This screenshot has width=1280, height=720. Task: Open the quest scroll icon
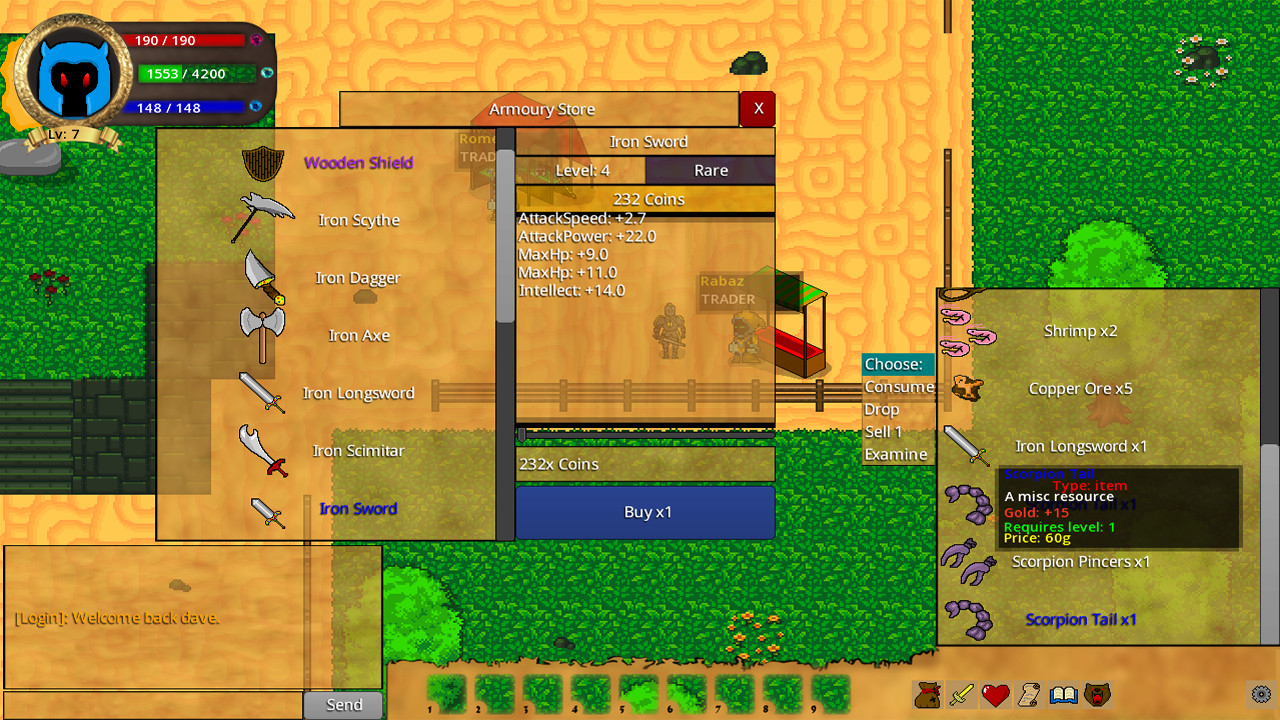(x=1029, y=695)
